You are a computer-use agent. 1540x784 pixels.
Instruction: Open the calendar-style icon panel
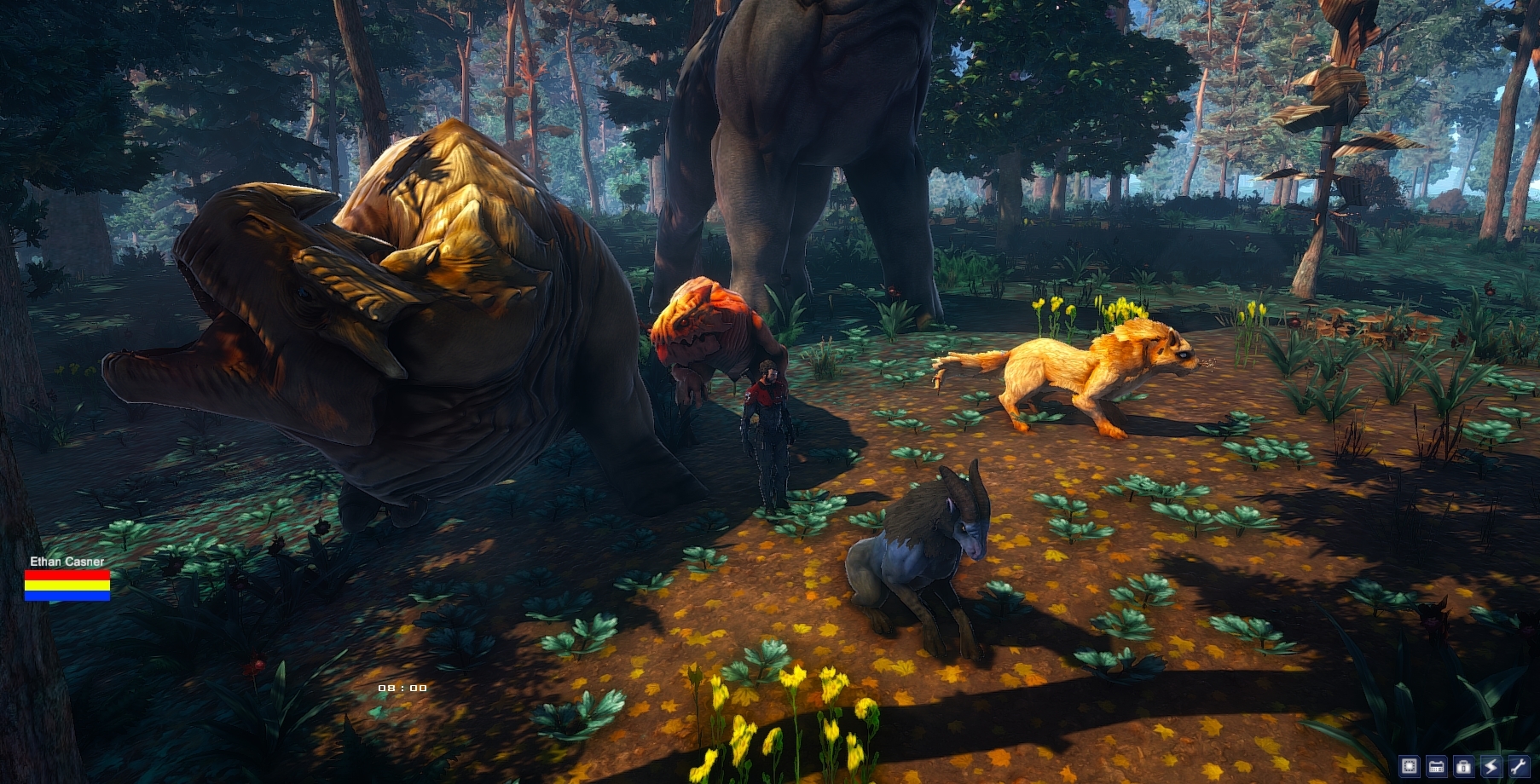[1437, 766]
